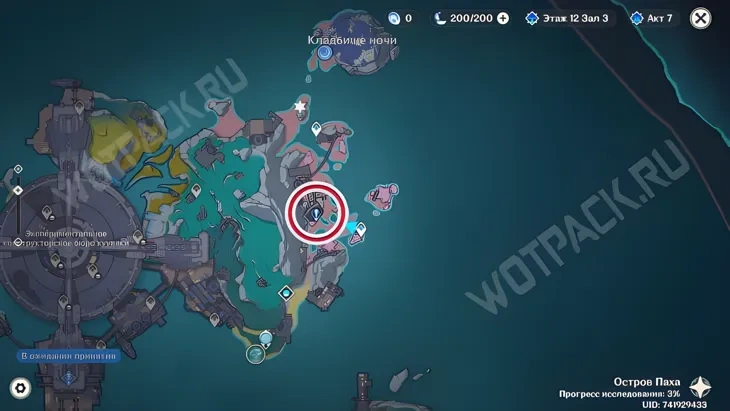Open the map settings gear

pyautogui.click(x=19, y=387)
